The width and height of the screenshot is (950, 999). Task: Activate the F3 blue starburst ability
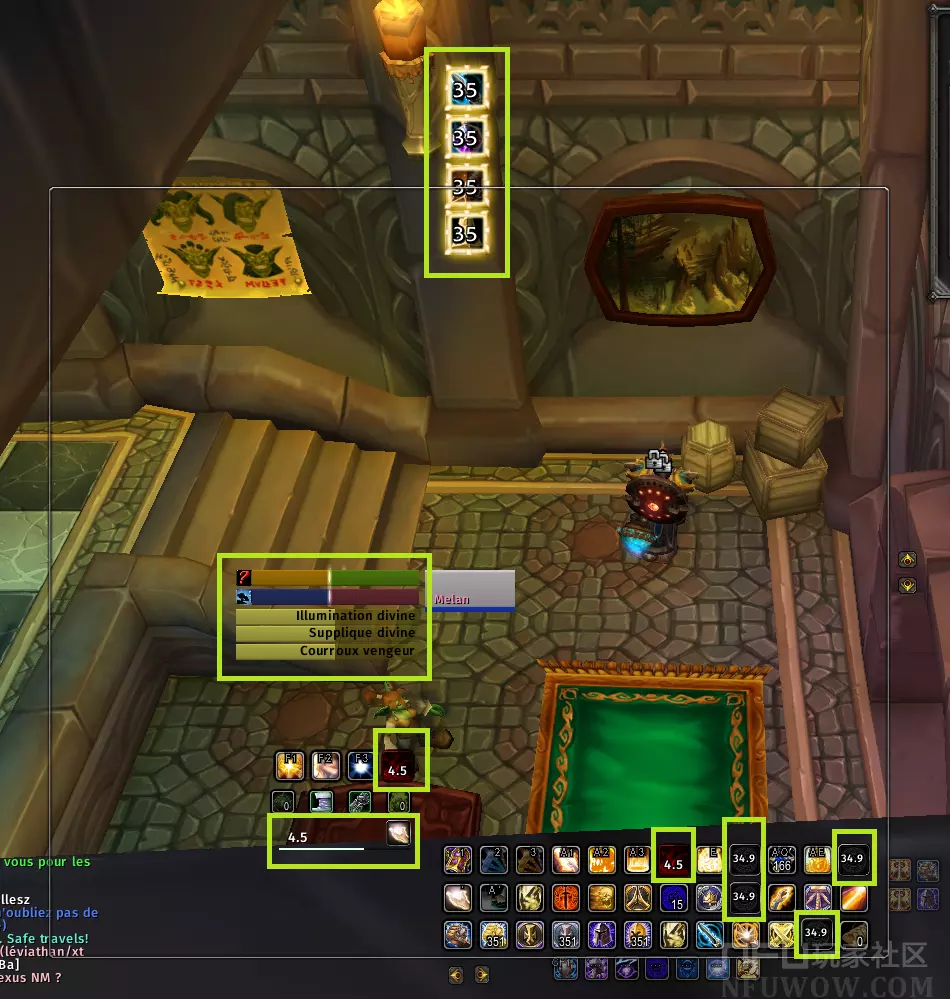pos(360,767)
